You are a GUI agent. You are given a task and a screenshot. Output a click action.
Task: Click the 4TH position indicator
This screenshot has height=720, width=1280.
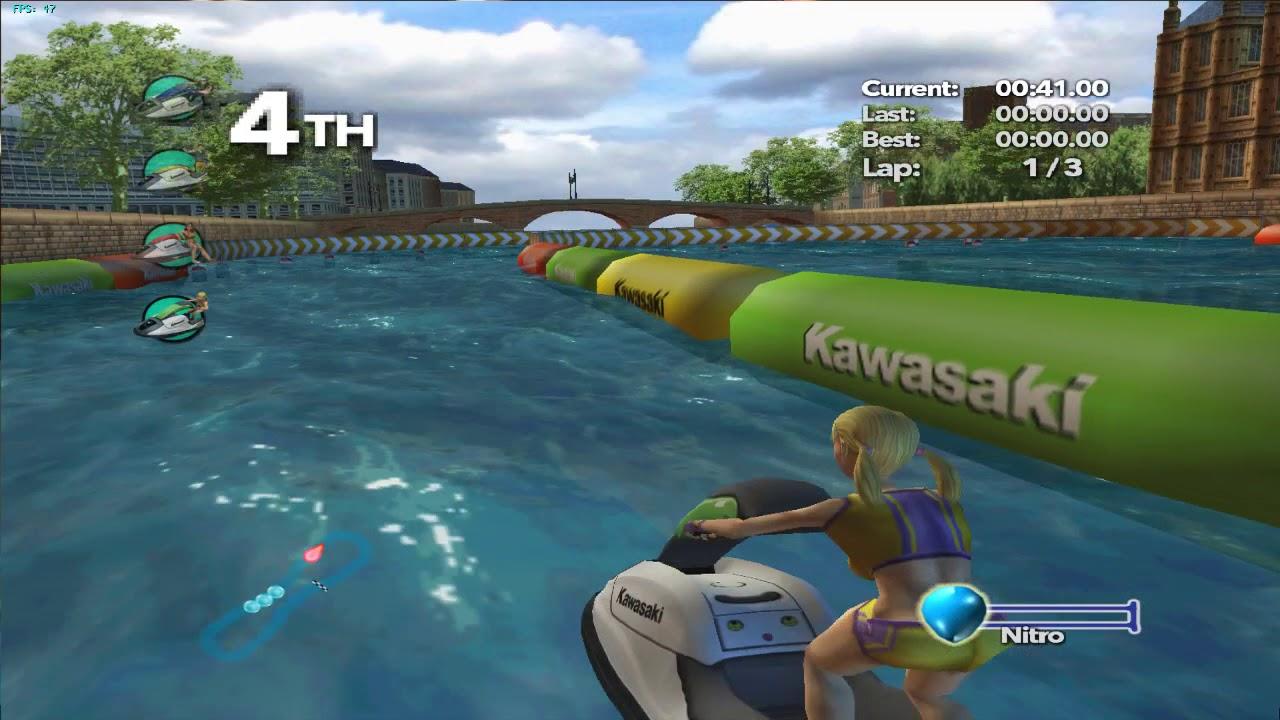300,123
